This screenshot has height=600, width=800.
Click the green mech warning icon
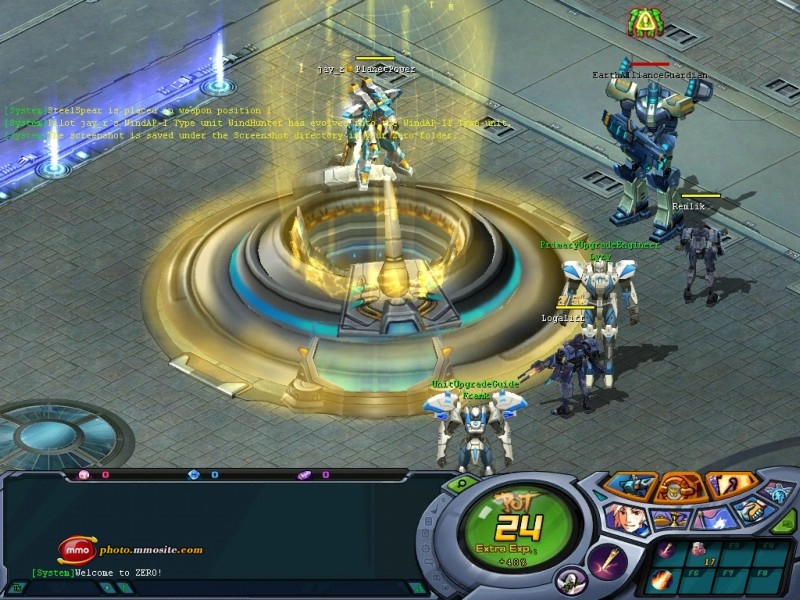click(644, 20)
